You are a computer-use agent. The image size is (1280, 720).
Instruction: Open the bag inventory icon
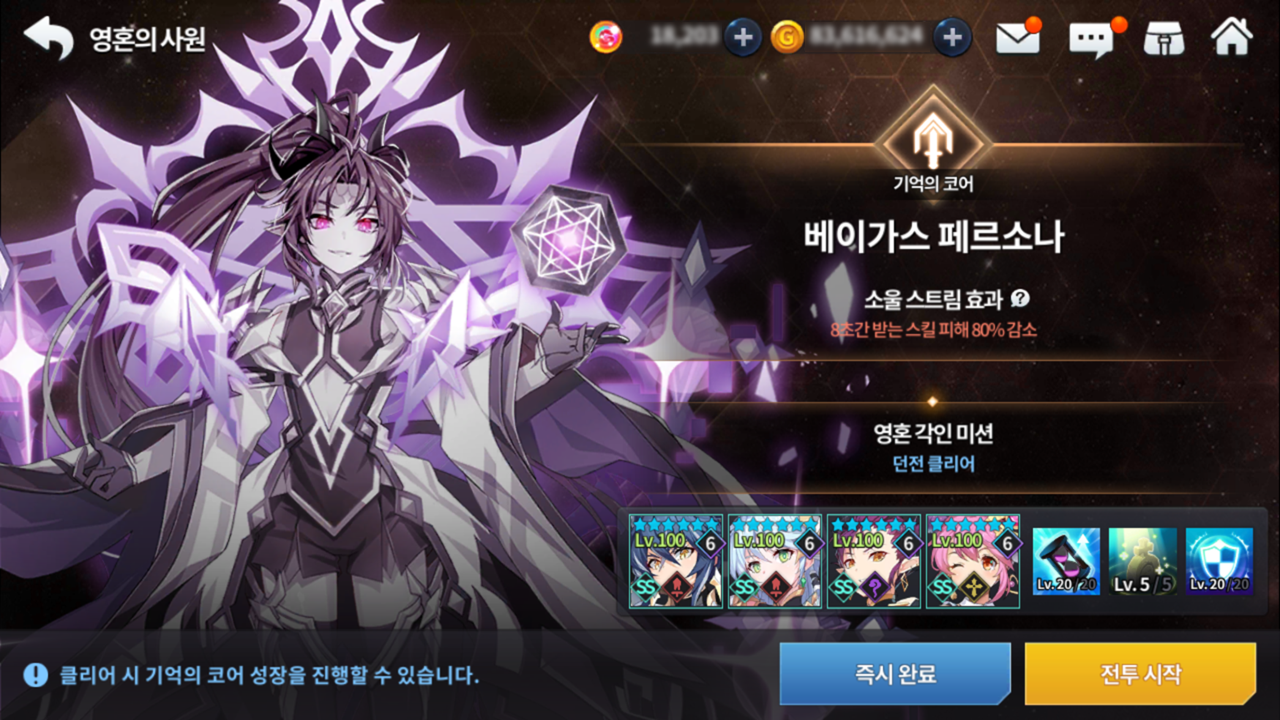[x=1163, y=38]
